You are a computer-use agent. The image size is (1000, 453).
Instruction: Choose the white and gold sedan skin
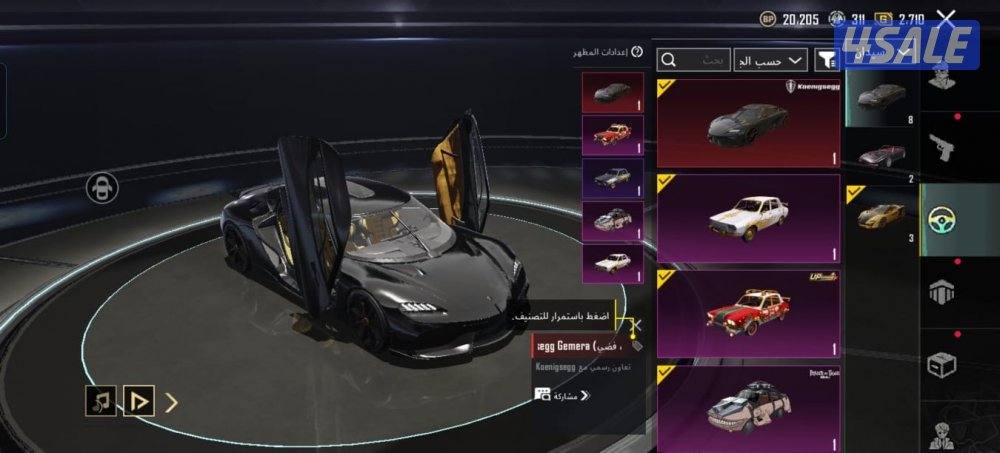pos(748,216)
